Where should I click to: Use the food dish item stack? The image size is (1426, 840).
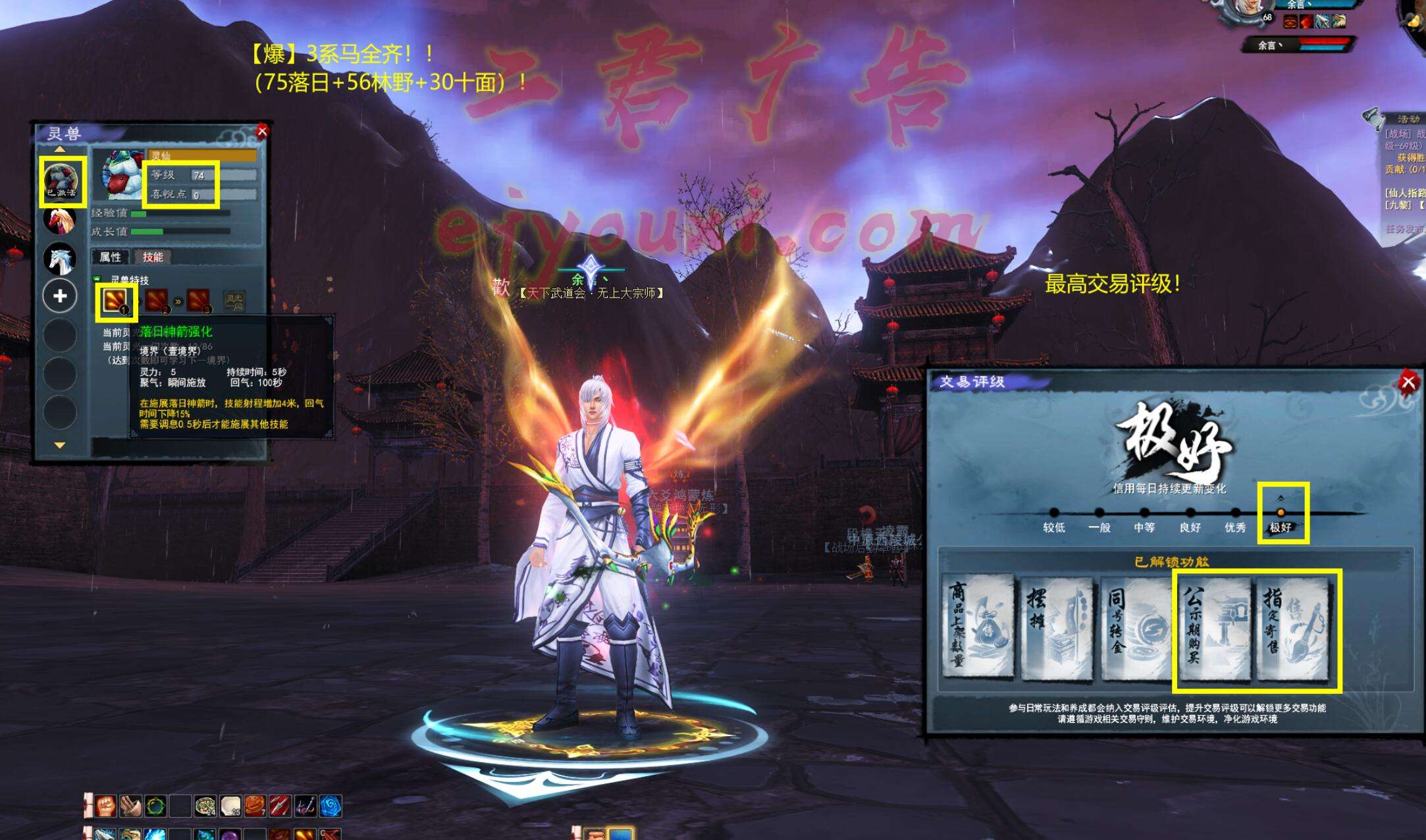coord(205,806)
